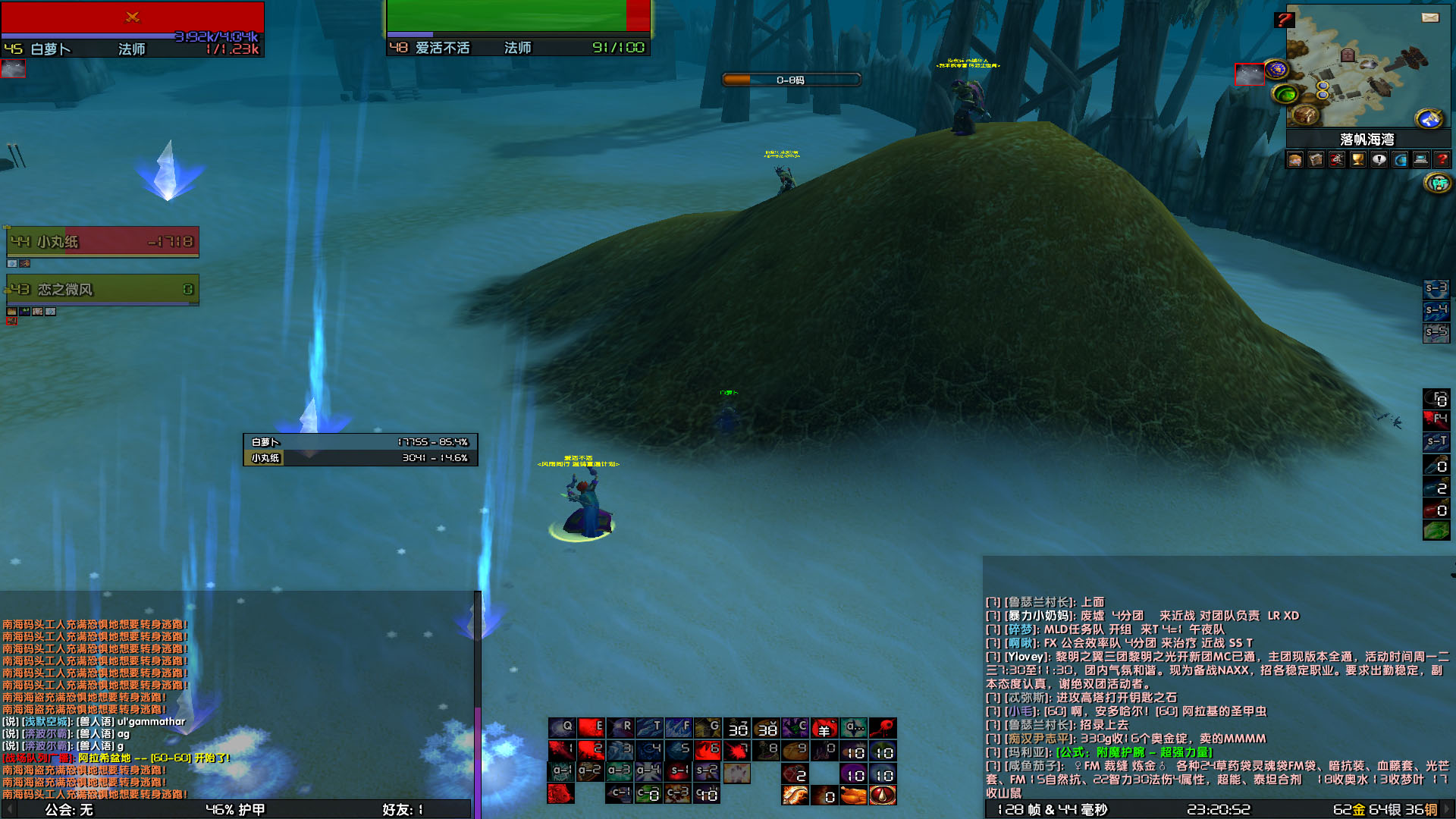Open achievements via the golden trophy icon
The height and width of the screenshot is (819, 1456).
(1357, 159)
